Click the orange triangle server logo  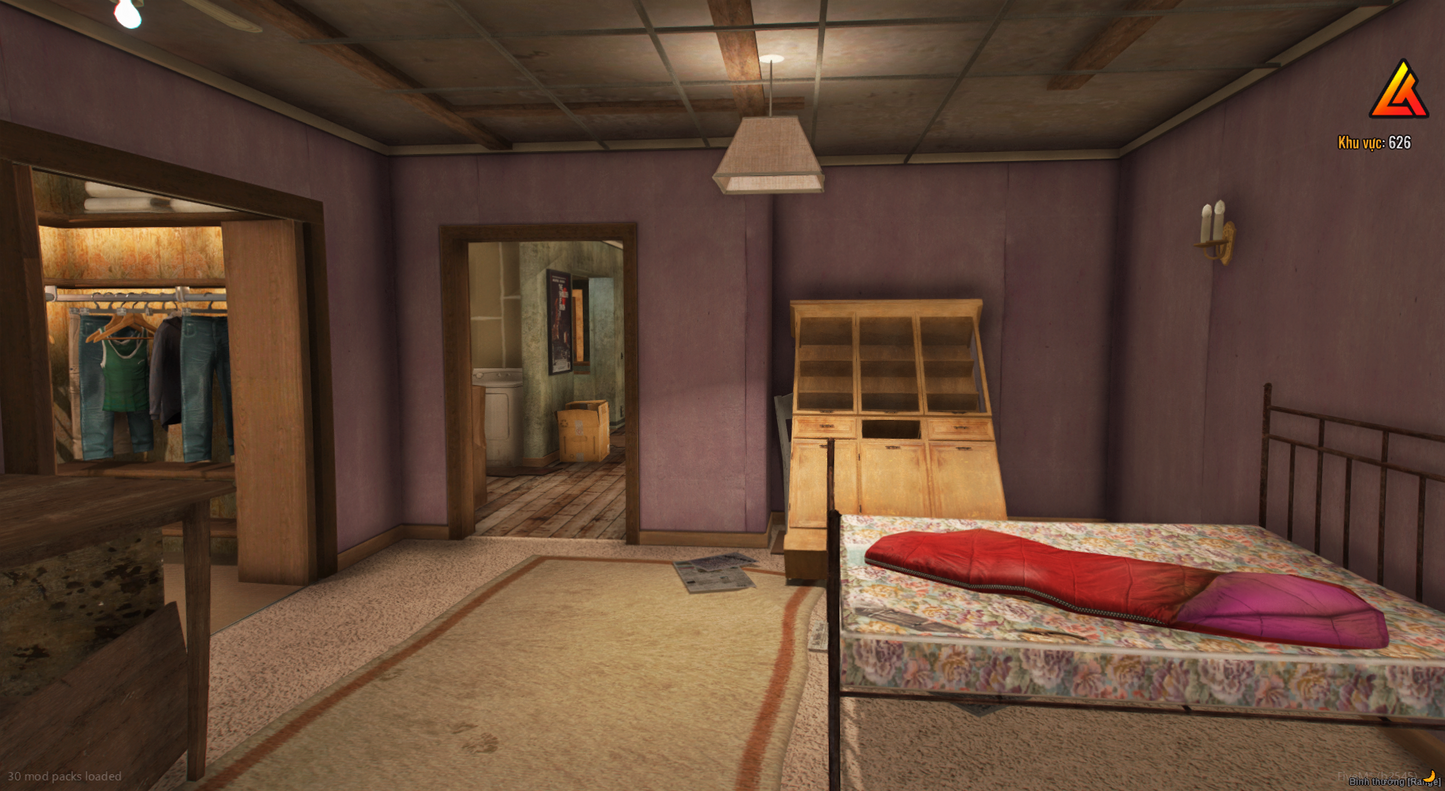1398,91
